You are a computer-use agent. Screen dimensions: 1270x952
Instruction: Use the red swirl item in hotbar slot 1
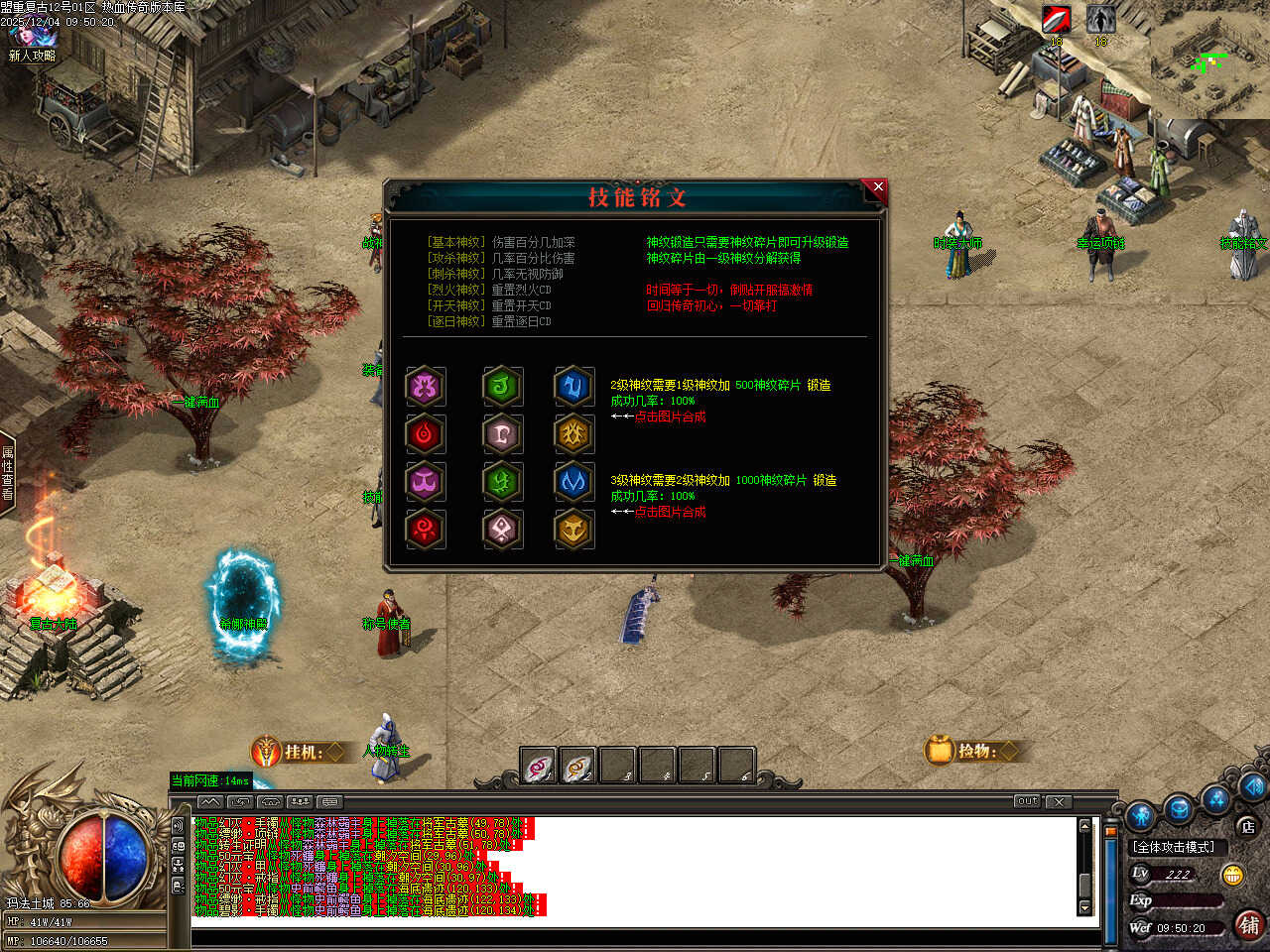coord(539,767)
